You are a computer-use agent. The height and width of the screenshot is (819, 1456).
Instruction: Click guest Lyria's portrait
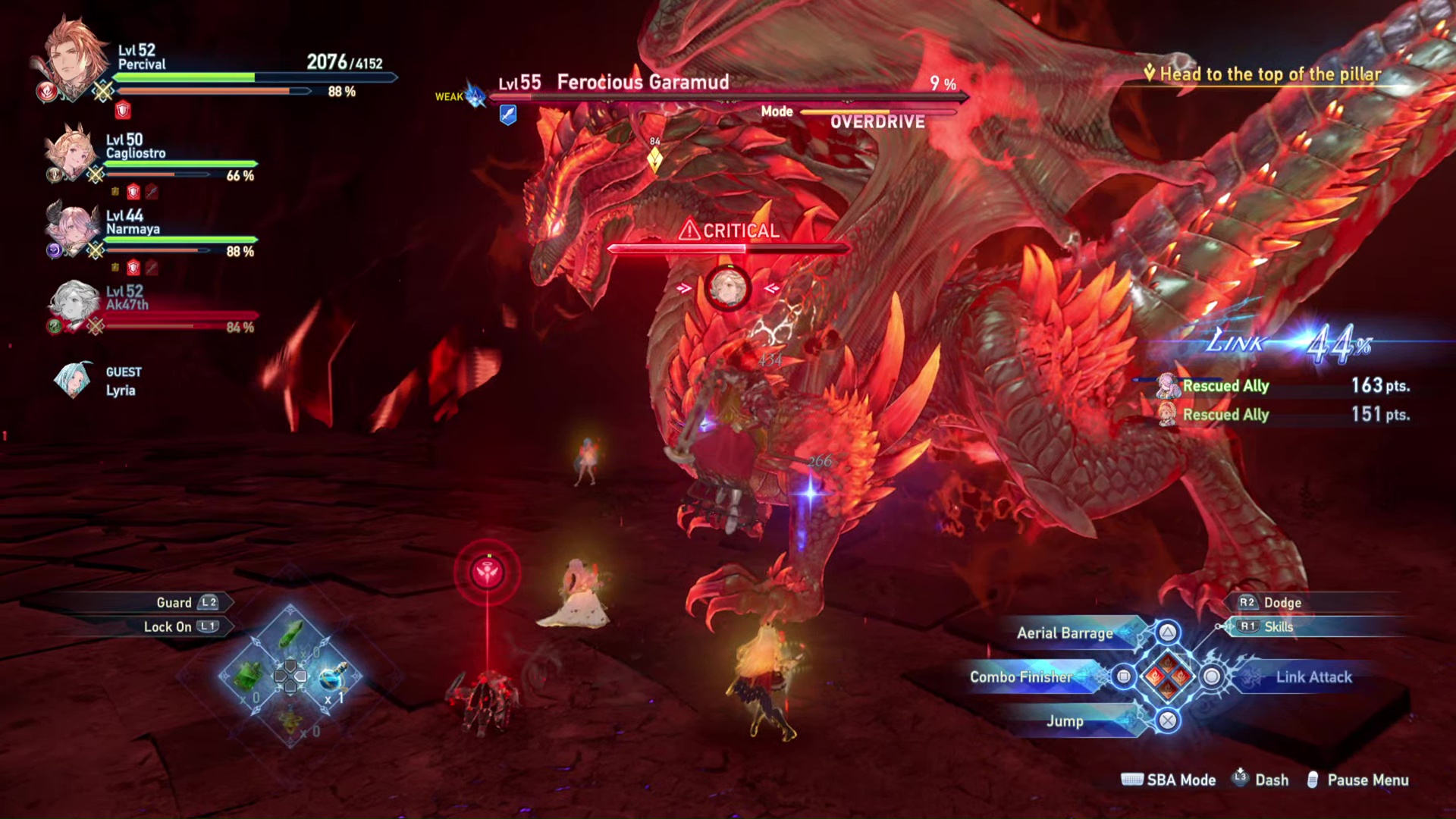click(x=74, y=381)
